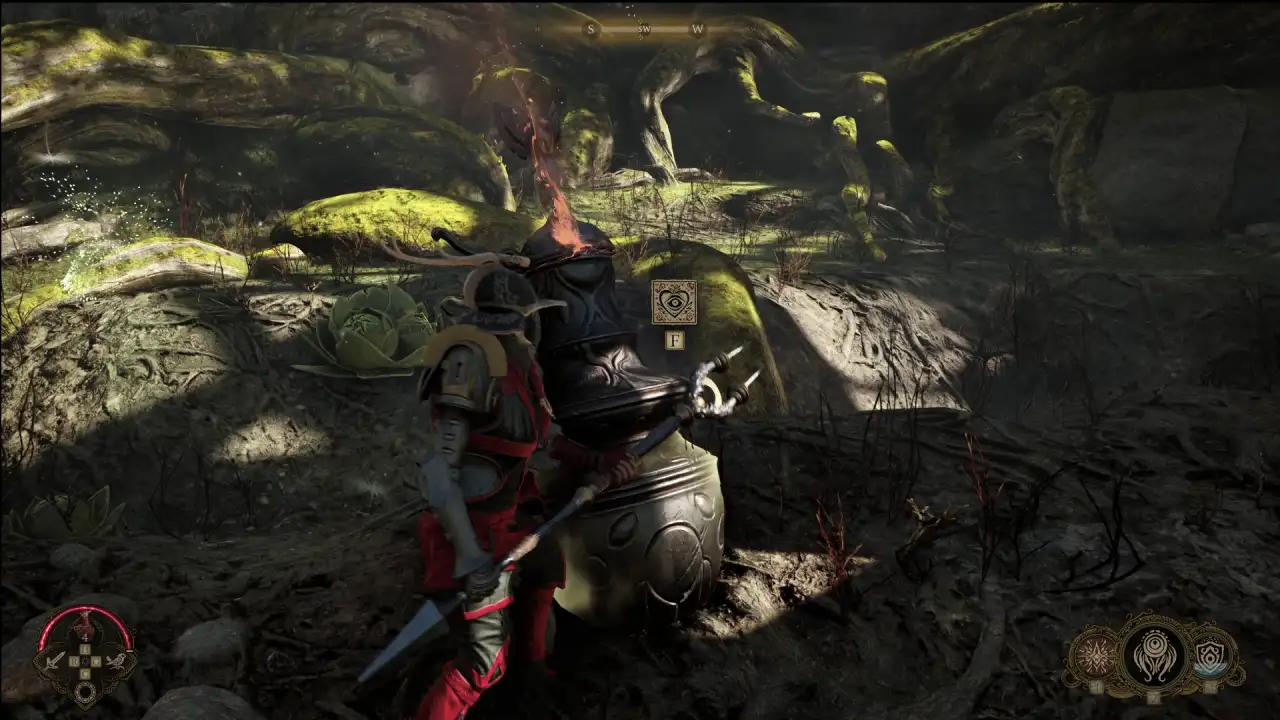Click the heart-eye interaction icon
1280x720 pixels.
[674, 301]
